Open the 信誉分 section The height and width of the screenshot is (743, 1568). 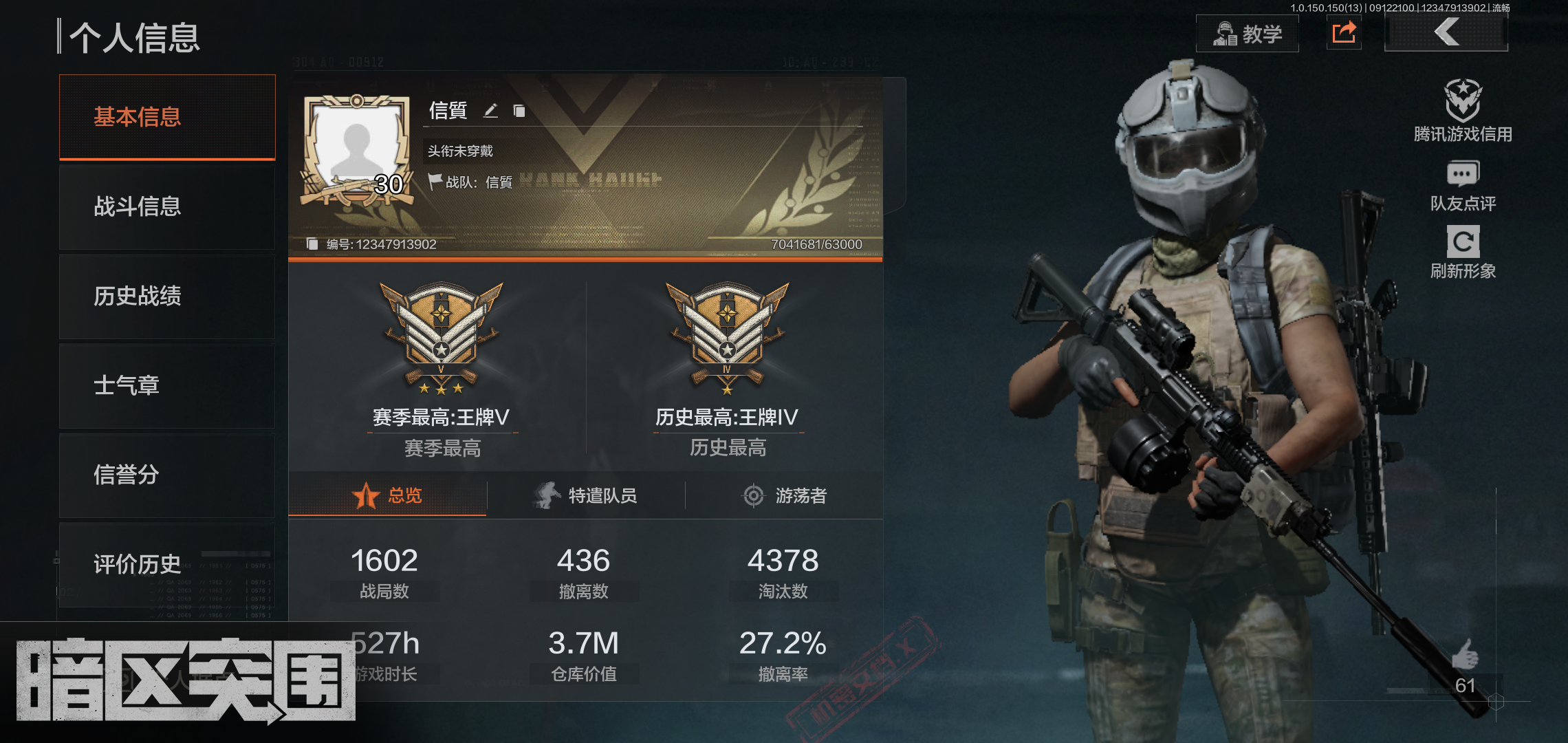pos(167,475)
